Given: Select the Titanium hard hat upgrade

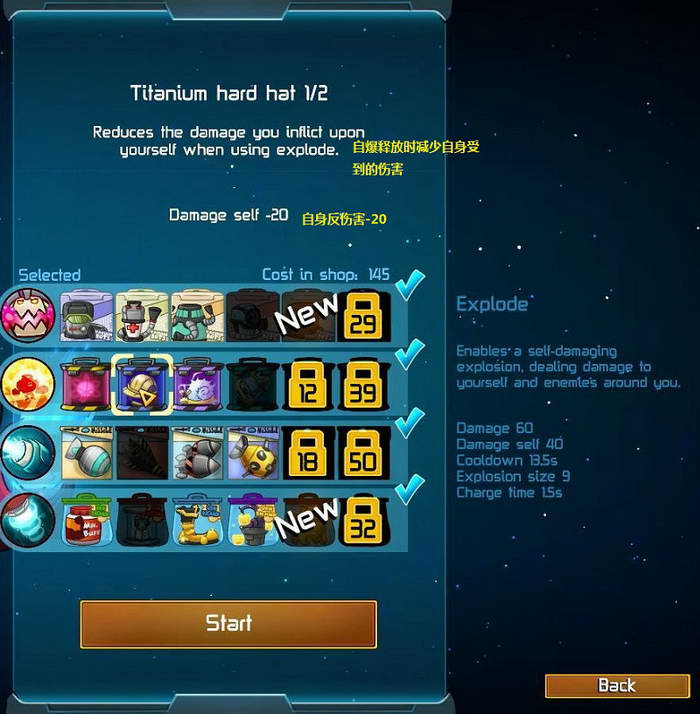Looking at the screenshot, I should [141, 383].
